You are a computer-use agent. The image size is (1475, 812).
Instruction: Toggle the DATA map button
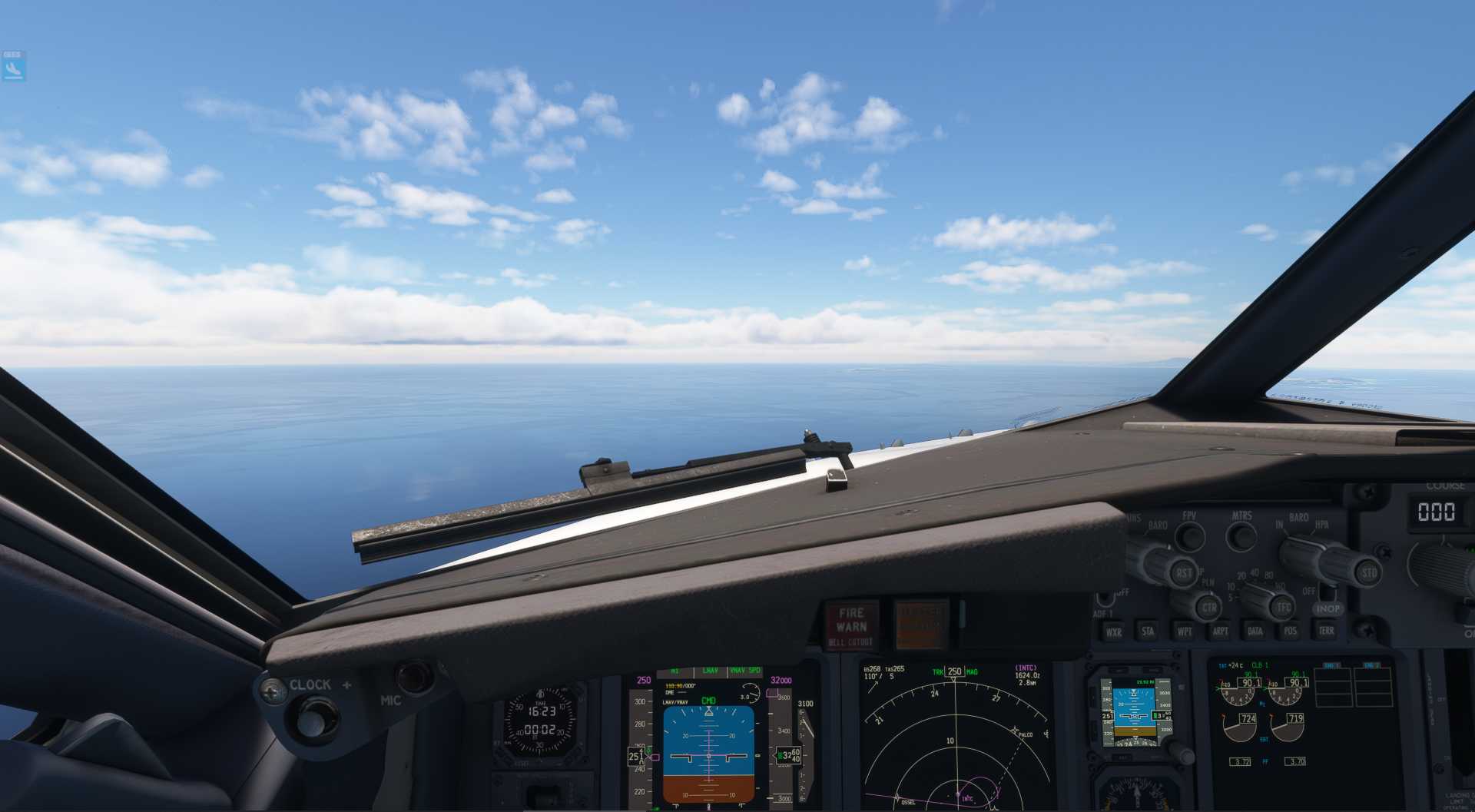coord(1255,631)
